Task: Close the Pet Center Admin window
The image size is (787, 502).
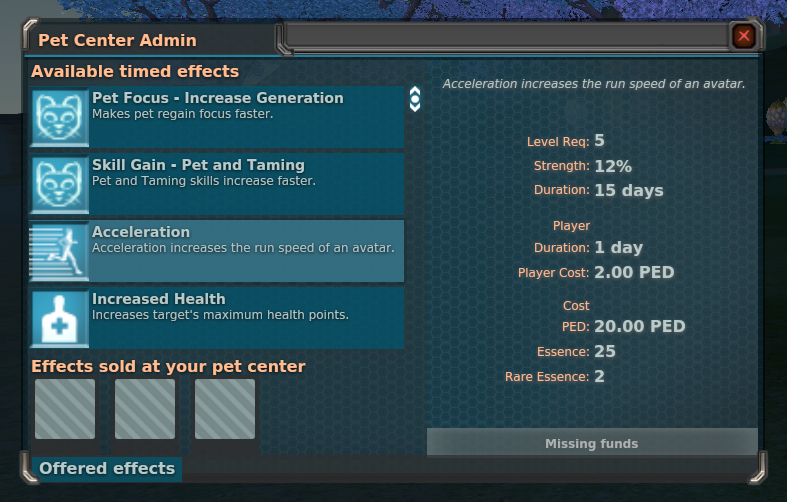Action: coord(744,38)
